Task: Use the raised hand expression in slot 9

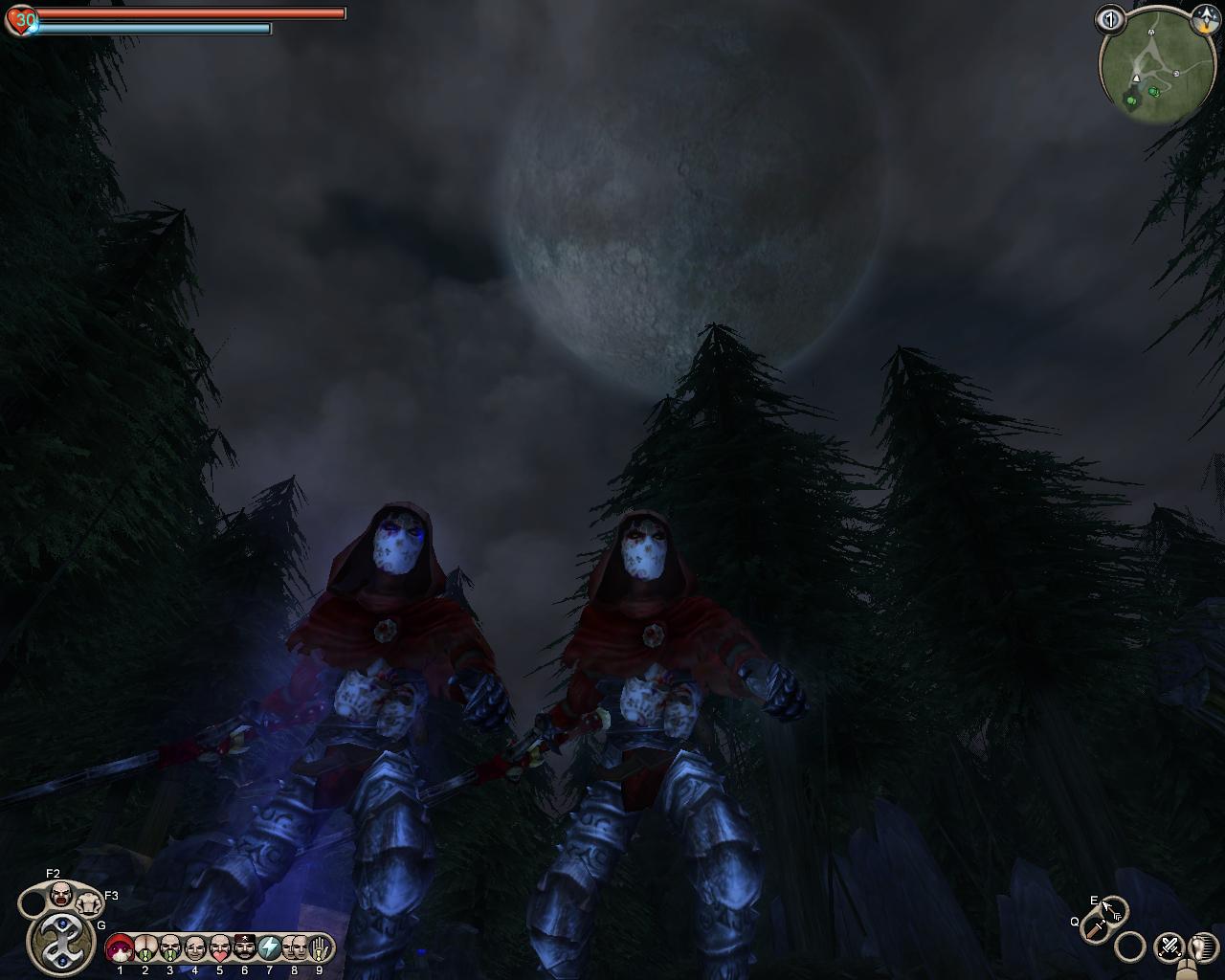Action: [320, 948]
